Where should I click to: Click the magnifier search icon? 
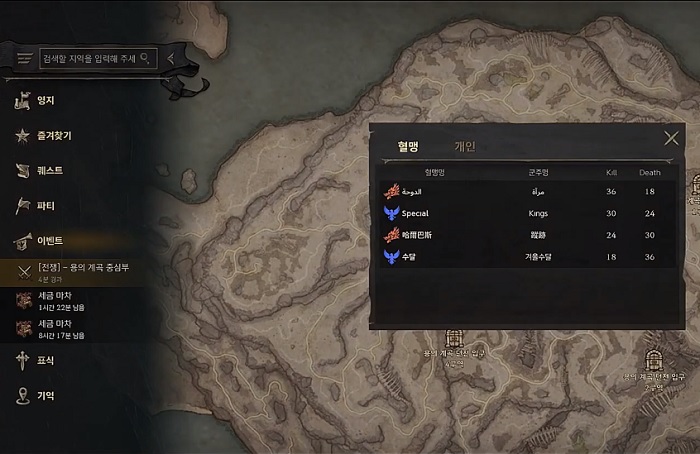[146, 58]
